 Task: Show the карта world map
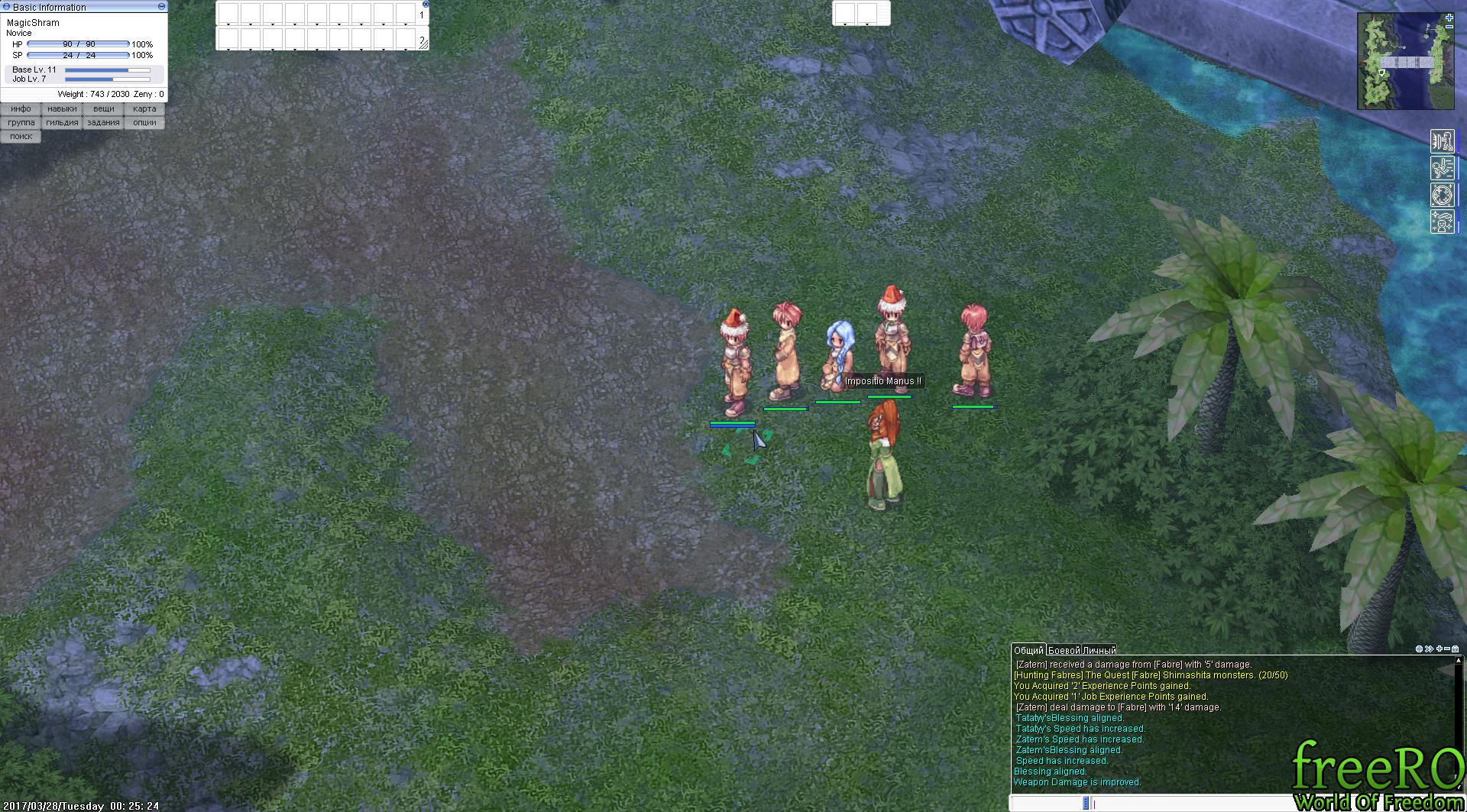pos(144,109)
